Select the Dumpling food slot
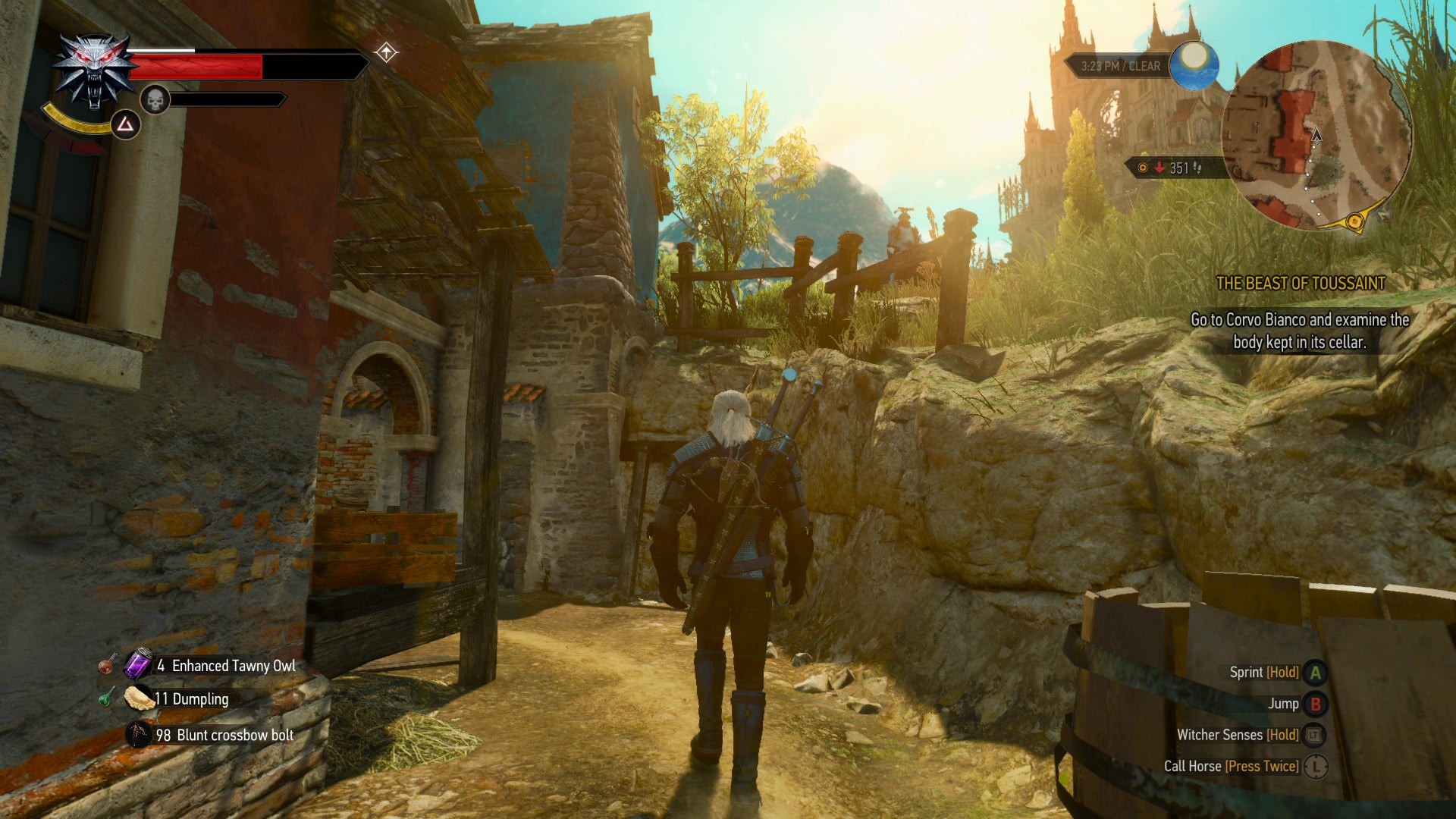1456x819 pixels. 139,698
